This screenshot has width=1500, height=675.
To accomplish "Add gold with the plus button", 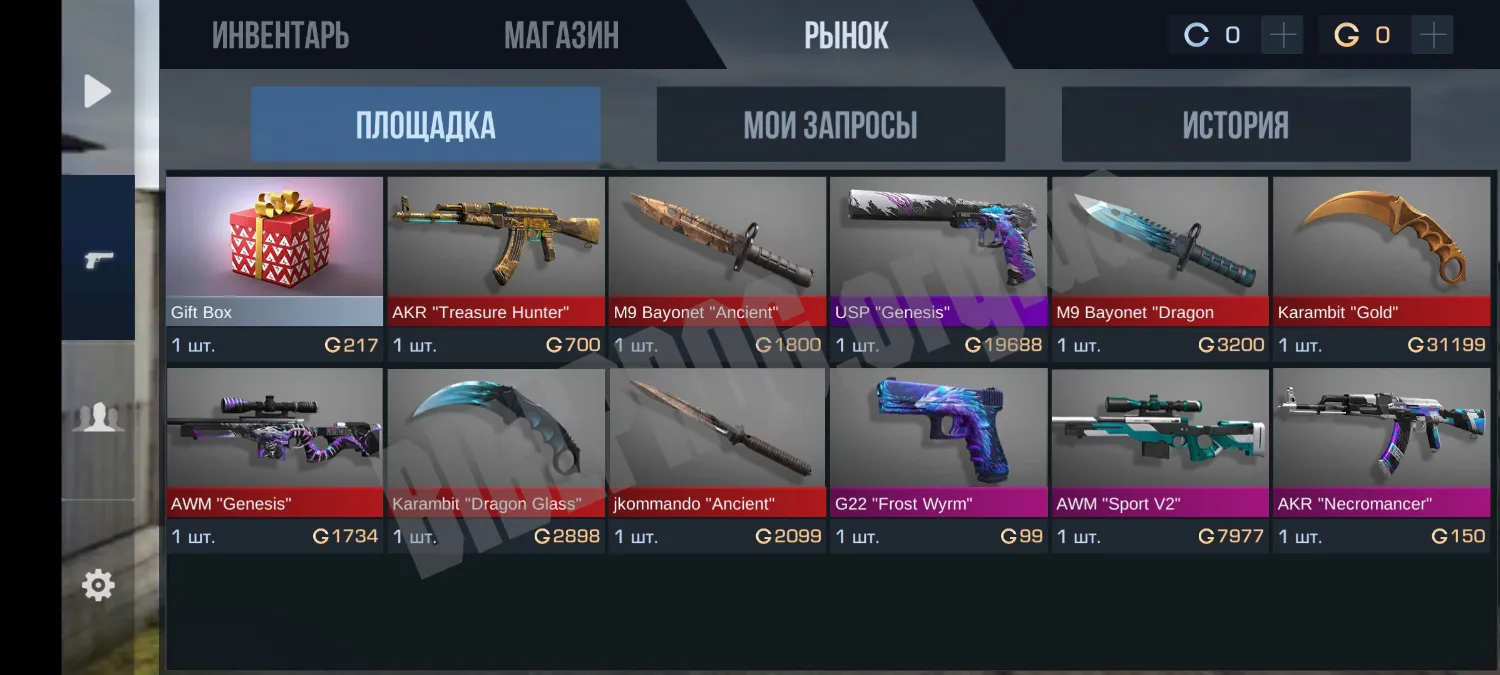I will pos(1432,36).
